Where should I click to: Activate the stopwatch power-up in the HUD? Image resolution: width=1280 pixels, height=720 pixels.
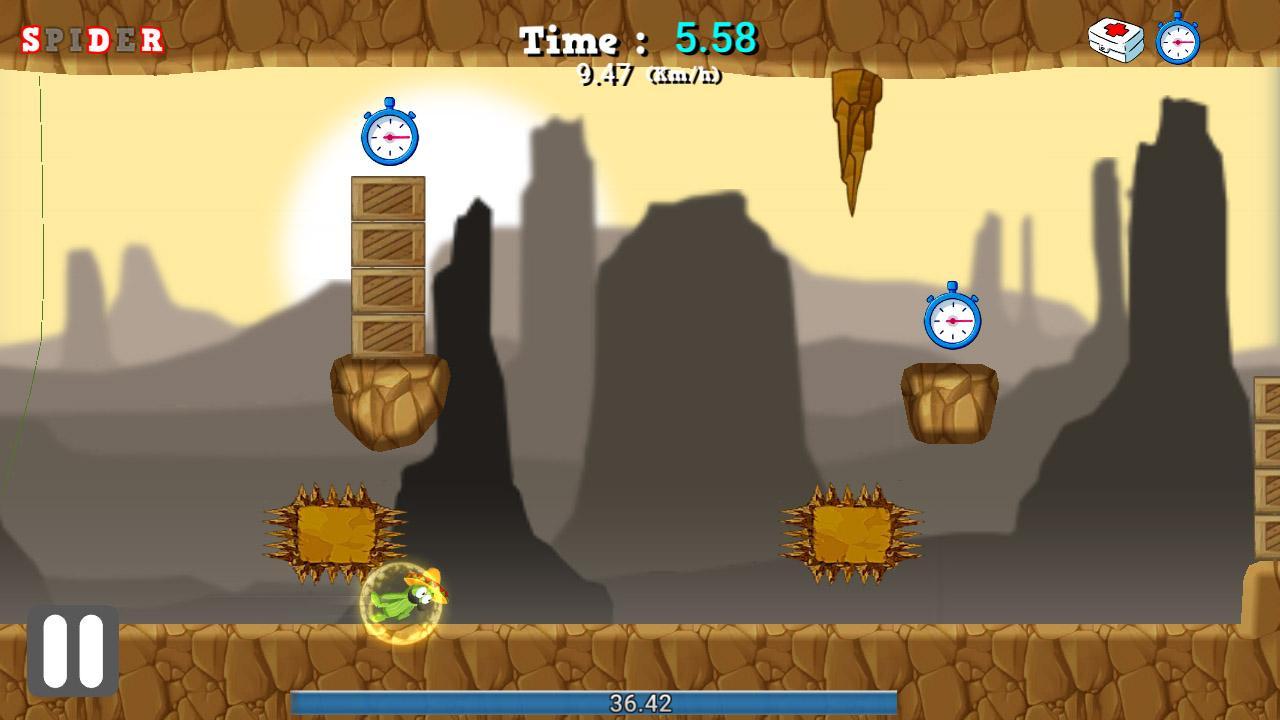(x=1177, y=40)
